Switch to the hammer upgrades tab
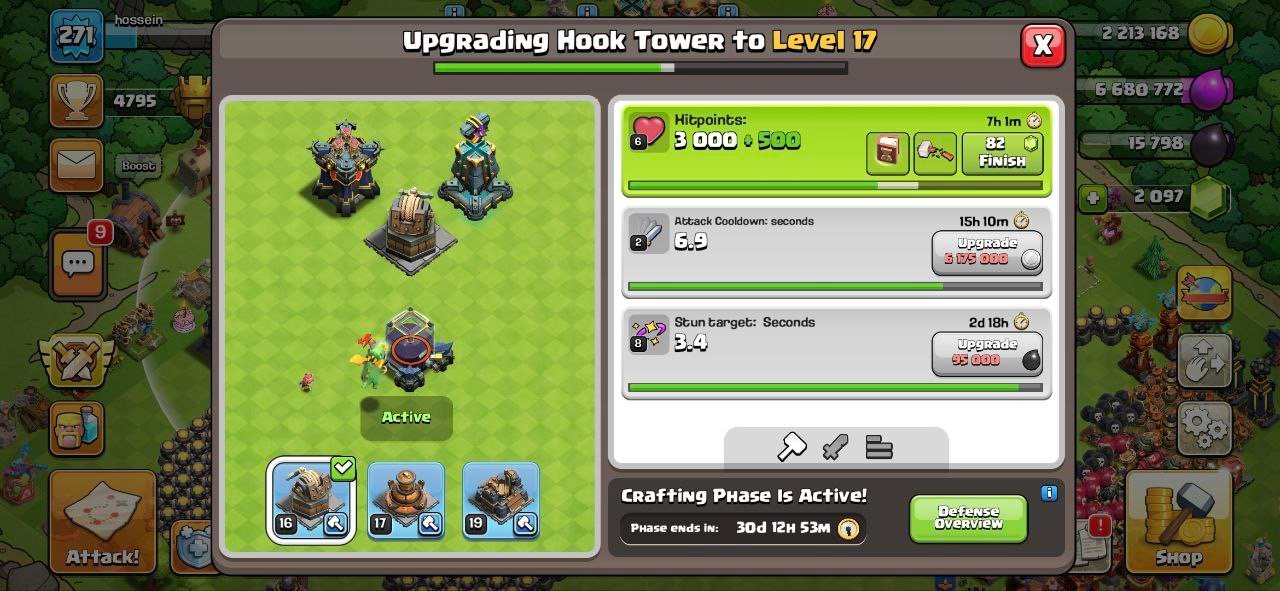 (x=791, y=447)
